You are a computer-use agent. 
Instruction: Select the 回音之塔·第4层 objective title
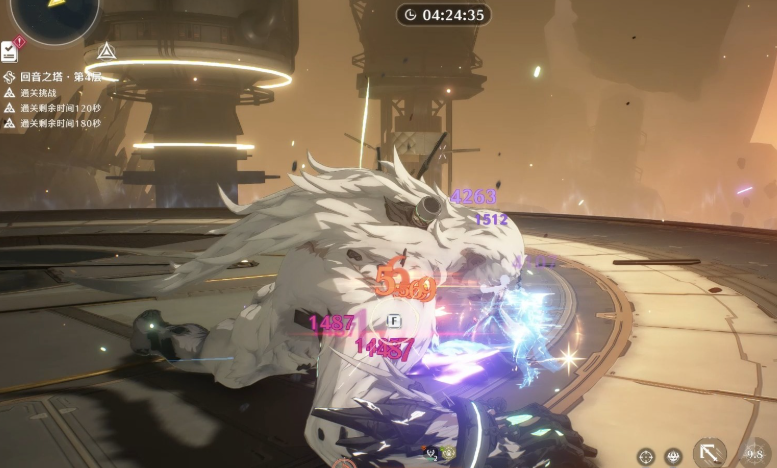62,76
